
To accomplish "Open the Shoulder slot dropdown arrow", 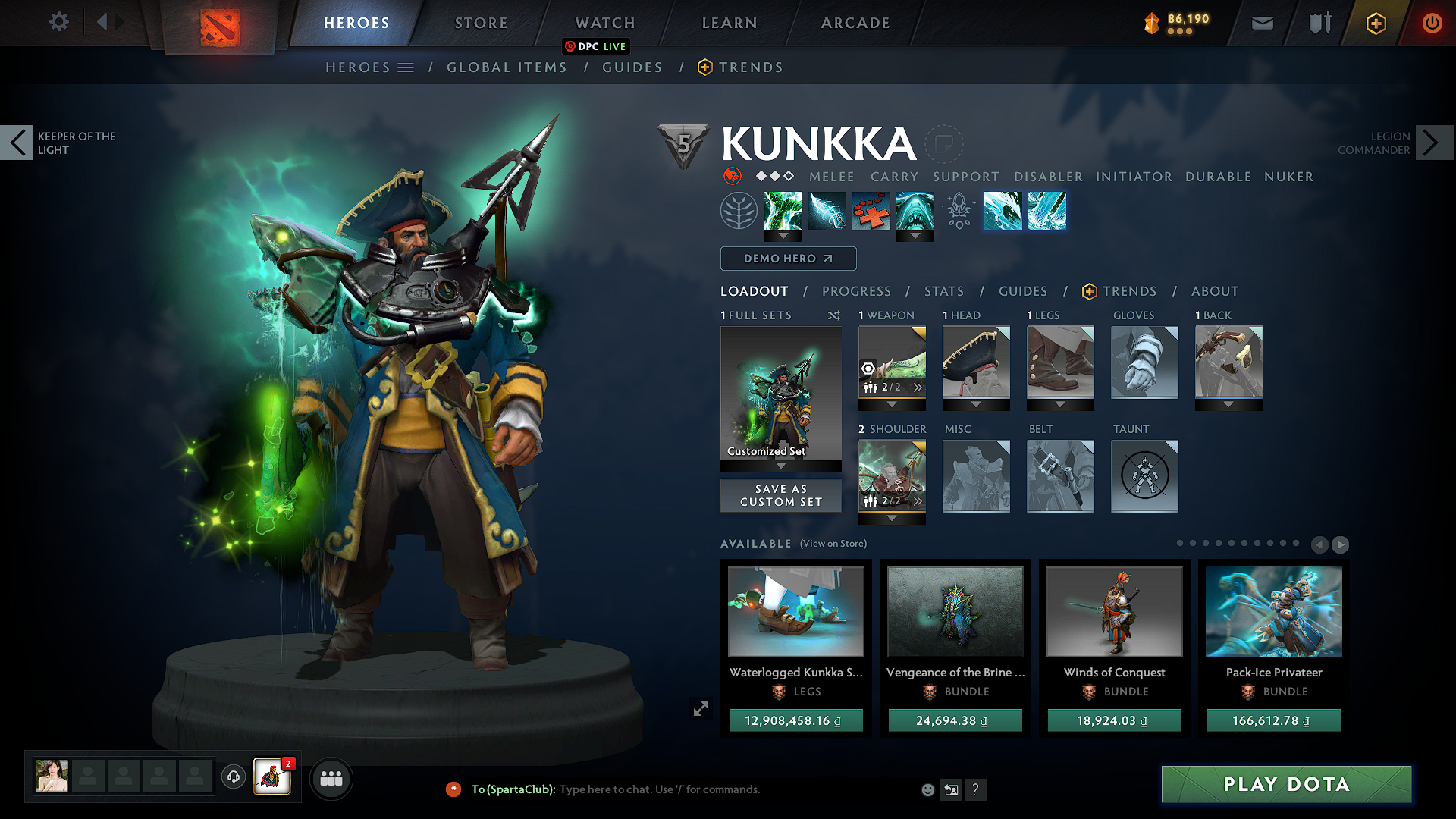I will click(892, 518).
